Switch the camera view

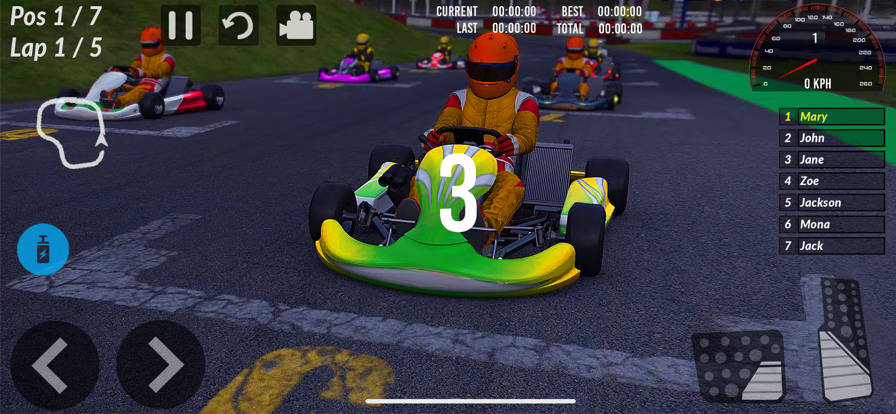coord(296,26)
